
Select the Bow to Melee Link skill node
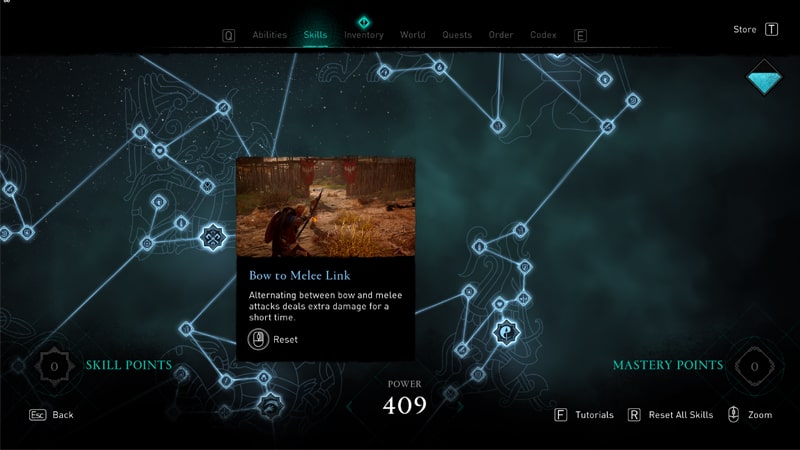point(212,237)
